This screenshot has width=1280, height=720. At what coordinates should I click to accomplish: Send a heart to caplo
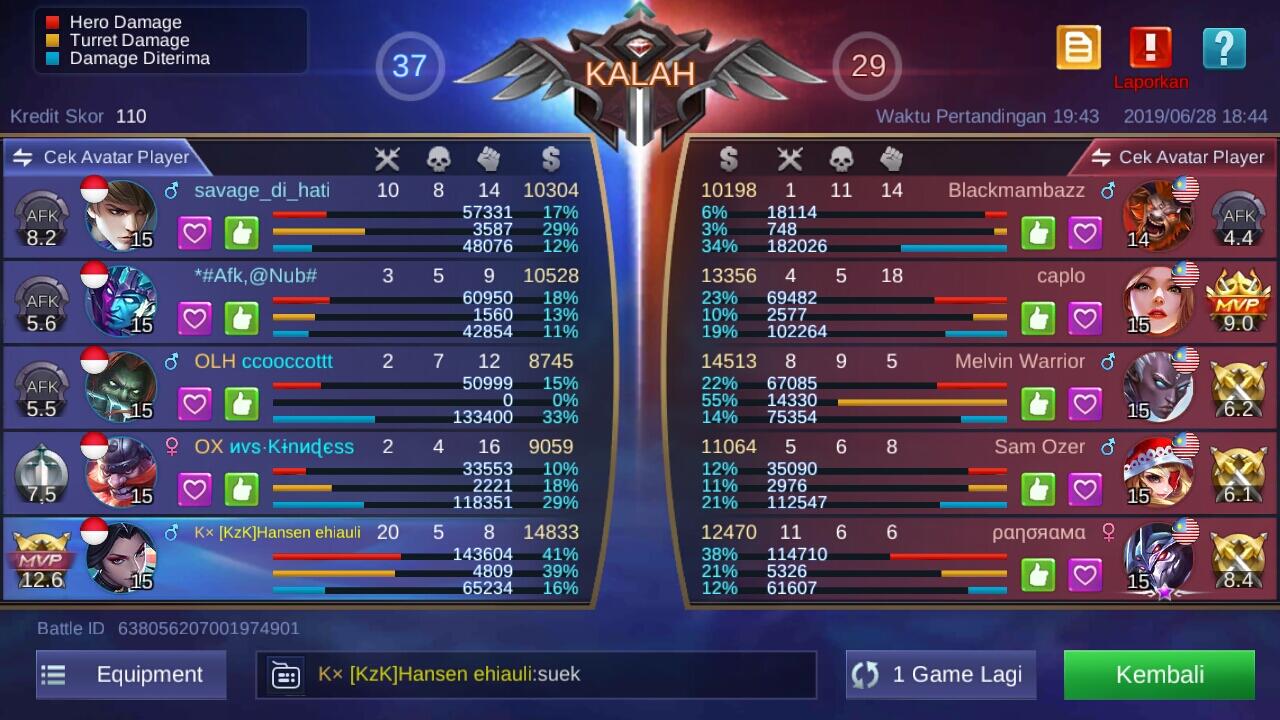click(x=1085, y=319)
